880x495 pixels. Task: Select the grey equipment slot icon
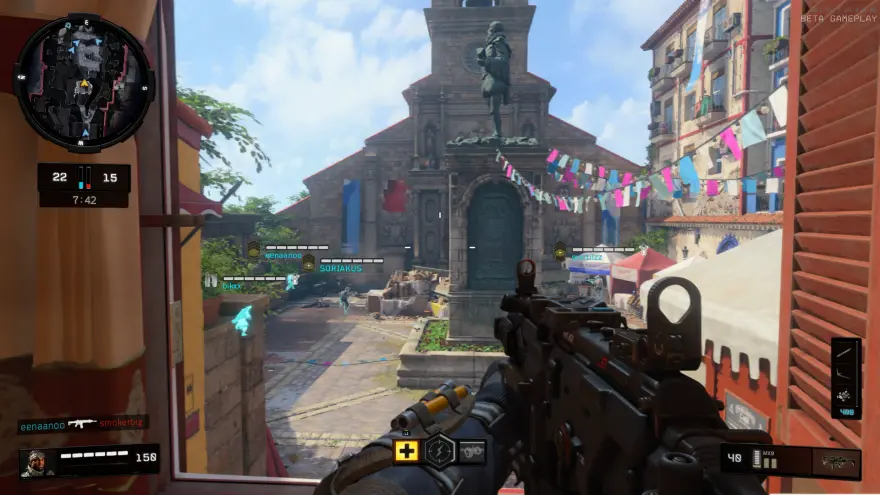click(x=471, y=451)
